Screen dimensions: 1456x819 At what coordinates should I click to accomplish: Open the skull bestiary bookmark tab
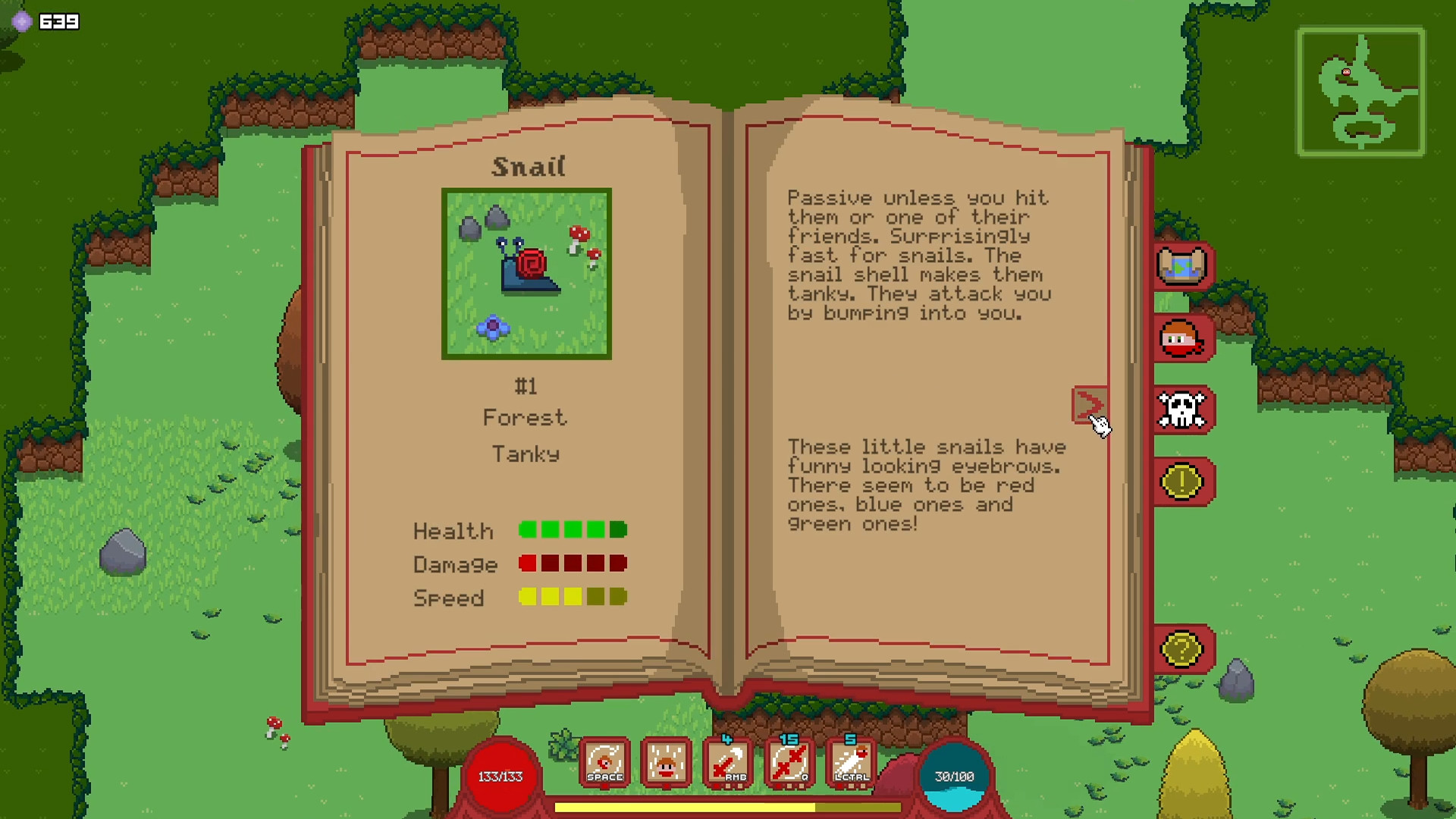(1181, 410)
